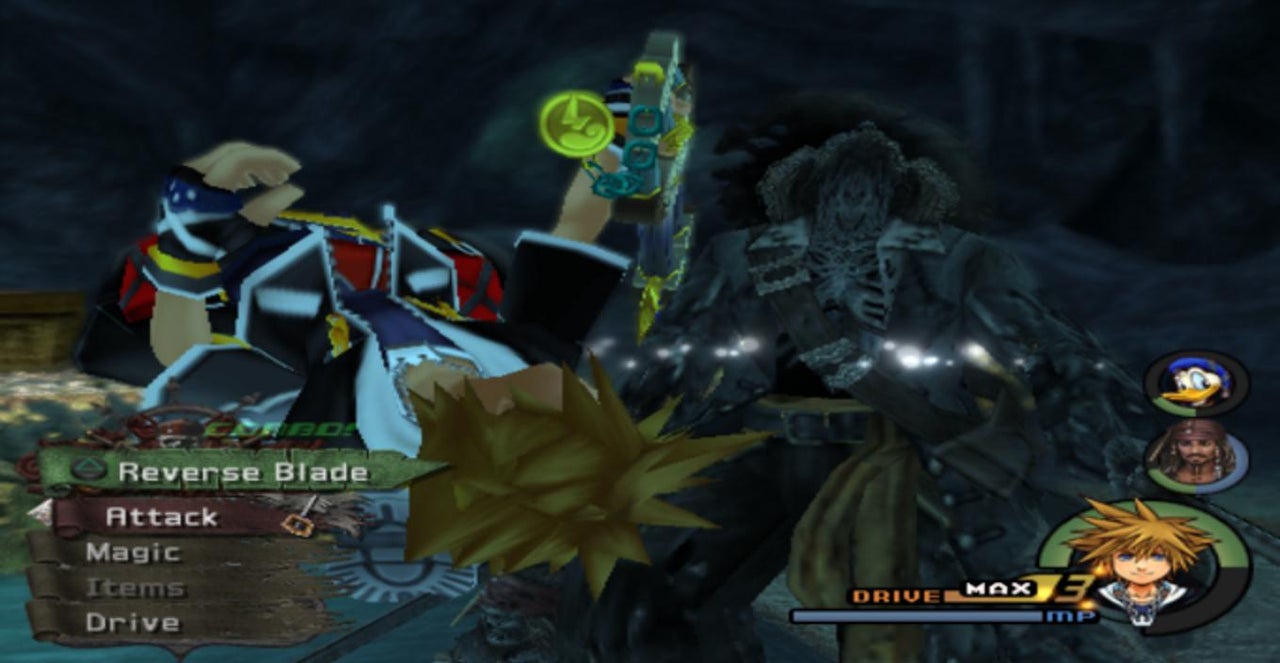
Task: Select the Attack command
Action: pyautogui.click(x=162, y=517)
